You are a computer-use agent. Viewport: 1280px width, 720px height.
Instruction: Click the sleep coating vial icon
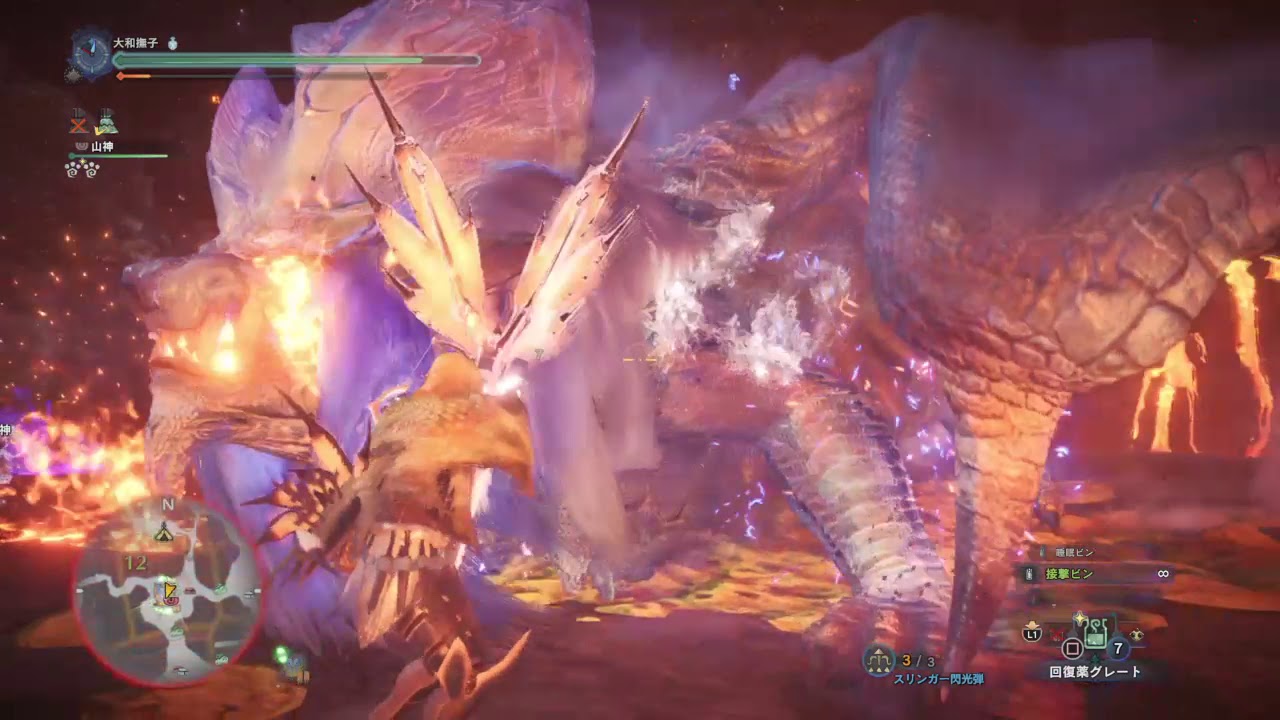(1041, 551)
